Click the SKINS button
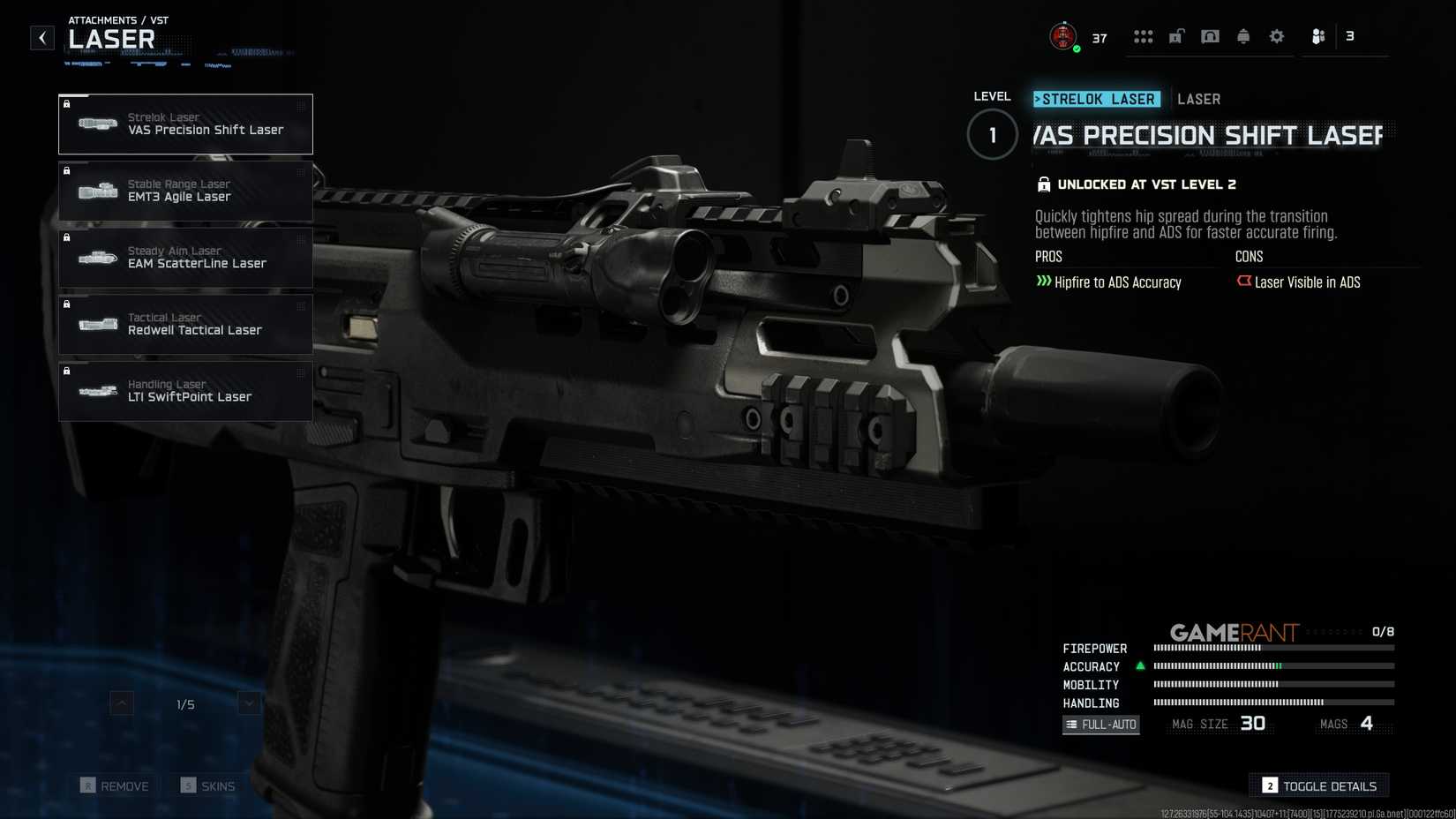 [208, 785]
